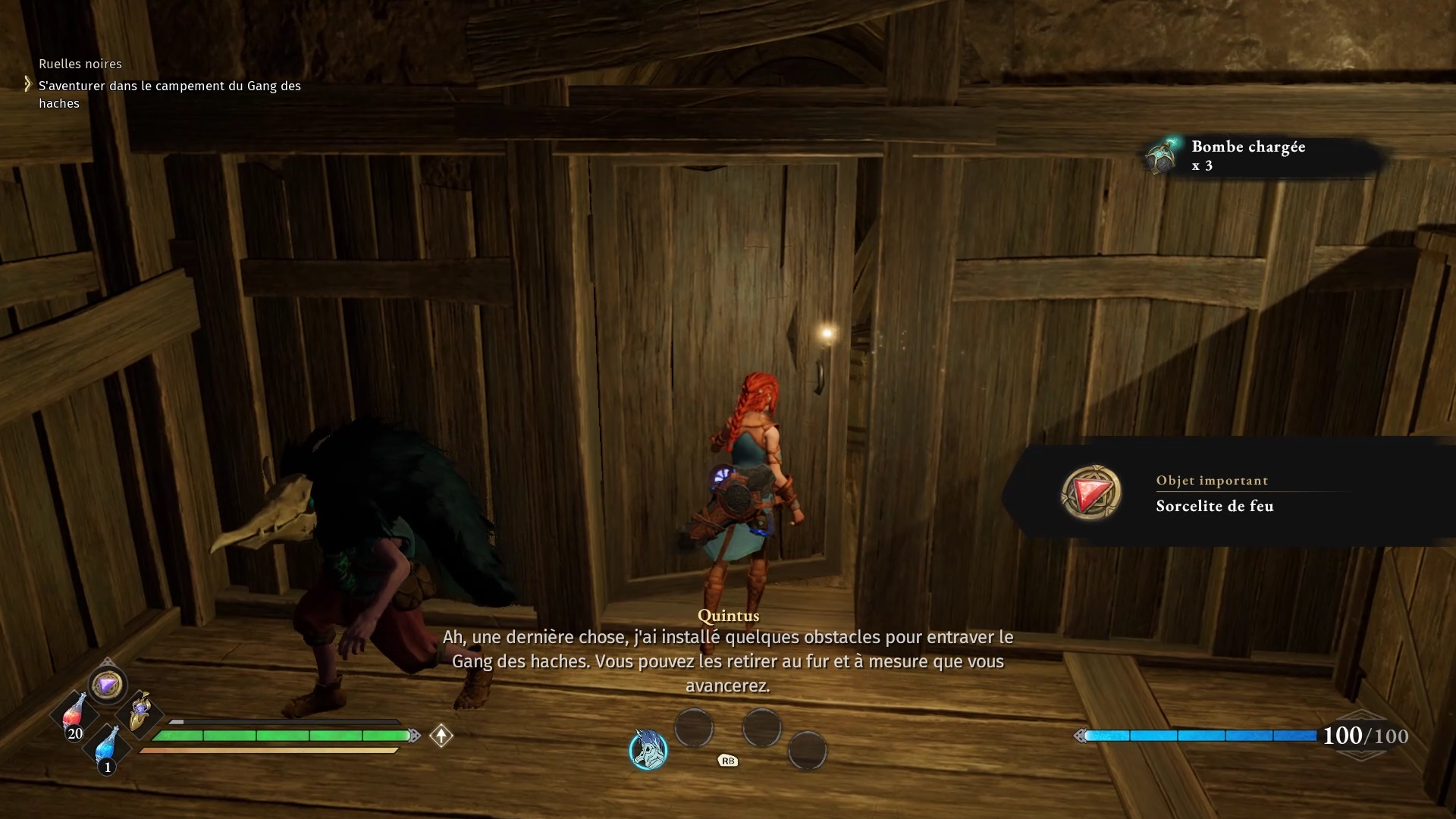Click the upward arrow diamond icon

441,736
